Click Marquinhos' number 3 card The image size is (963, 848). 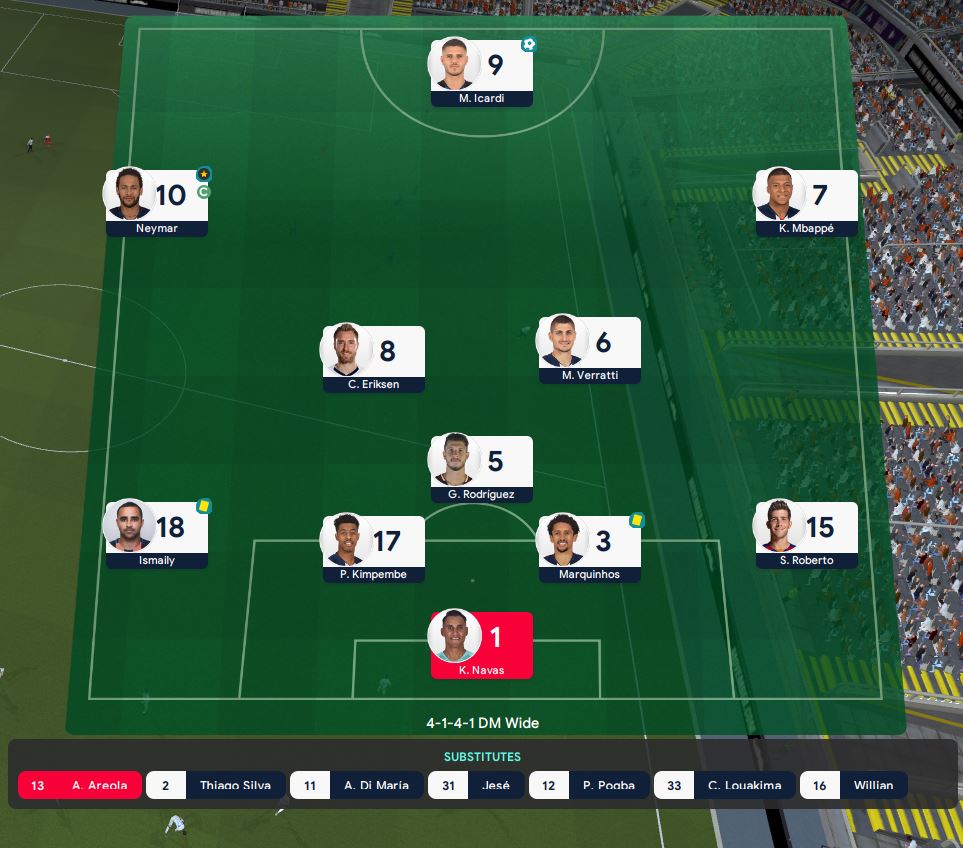pos(589,548)
